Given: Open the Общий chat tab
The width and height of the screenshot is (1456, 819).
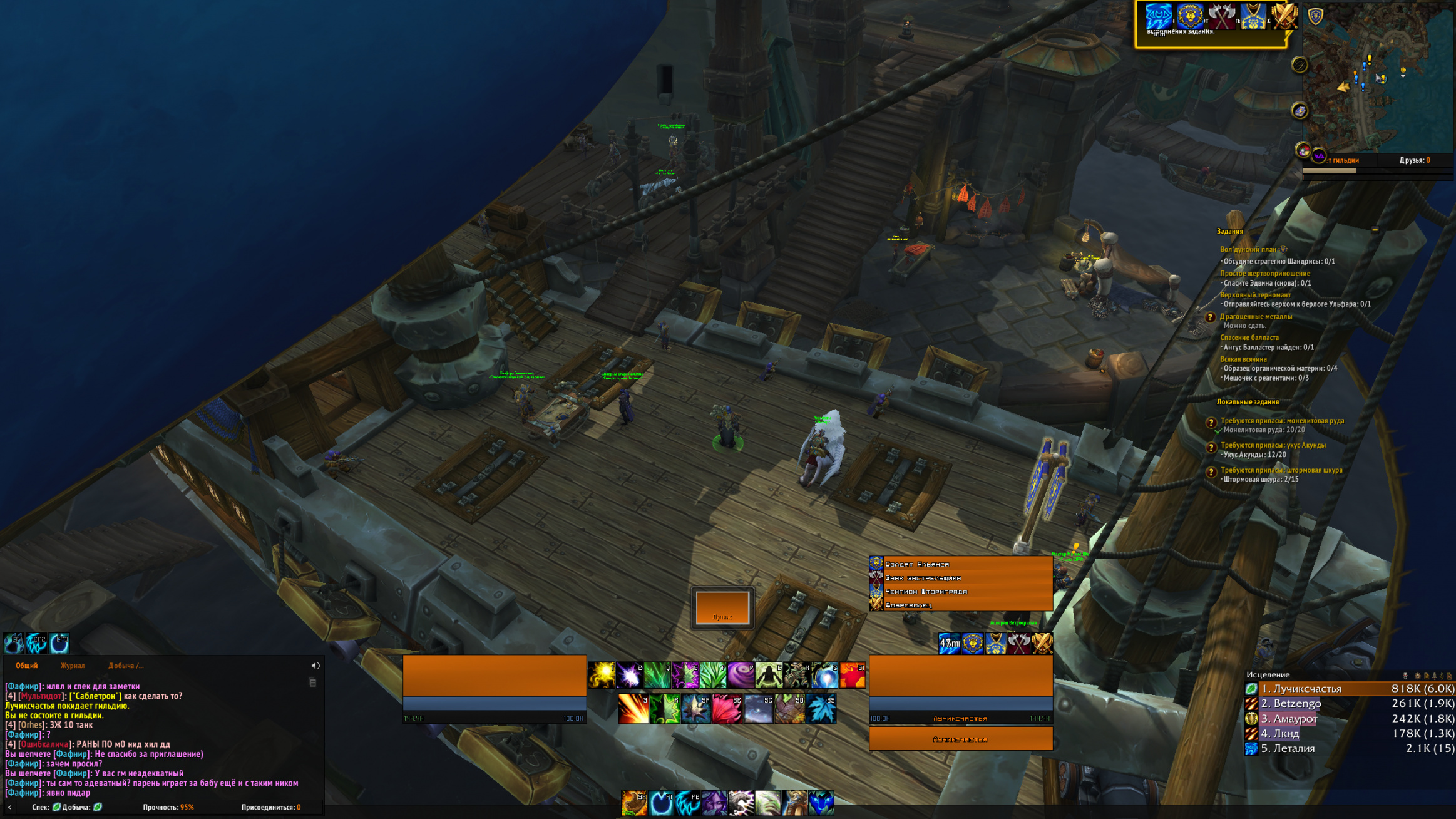Looking at the screenshot, I should coord(26,666).
